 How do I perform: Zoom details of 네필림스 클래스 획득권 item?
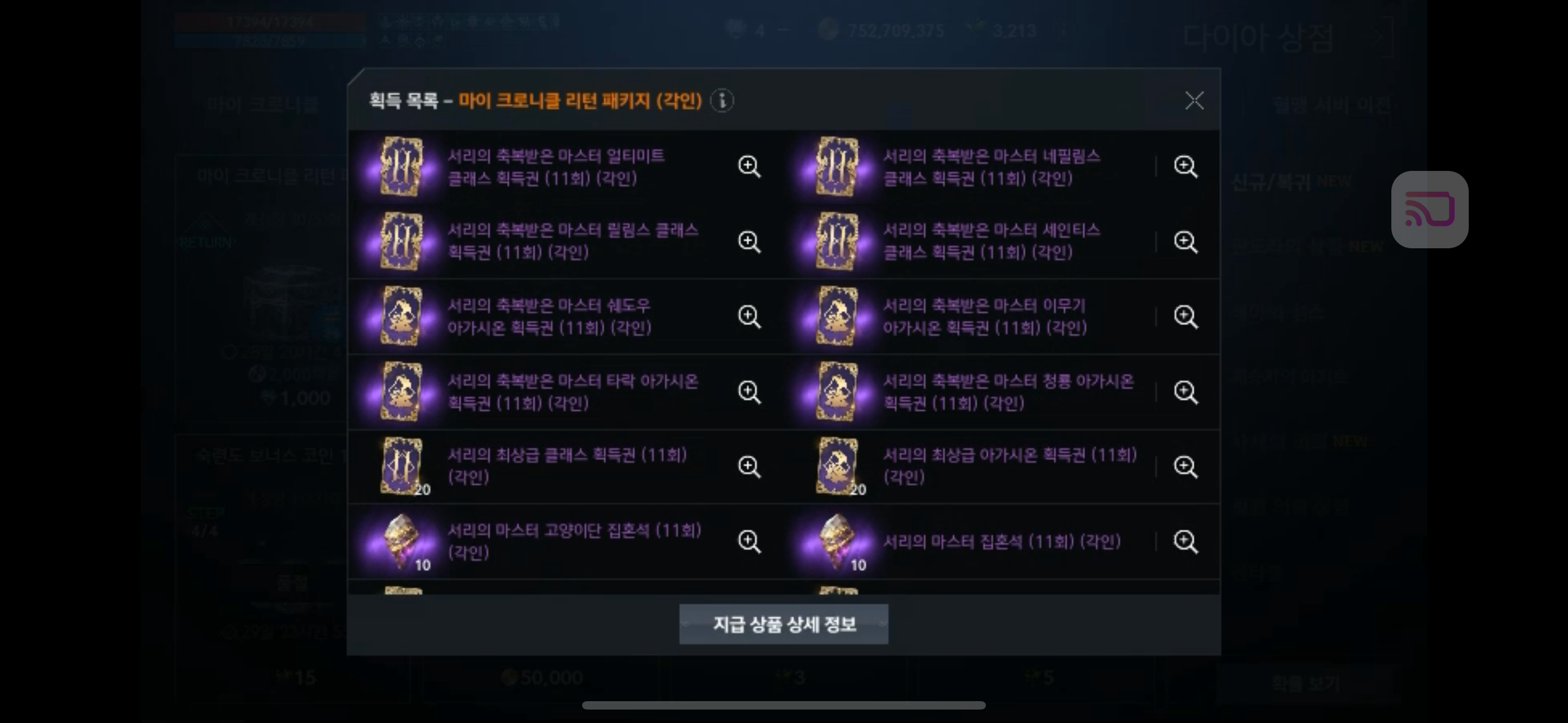[x=1186, y=166]
